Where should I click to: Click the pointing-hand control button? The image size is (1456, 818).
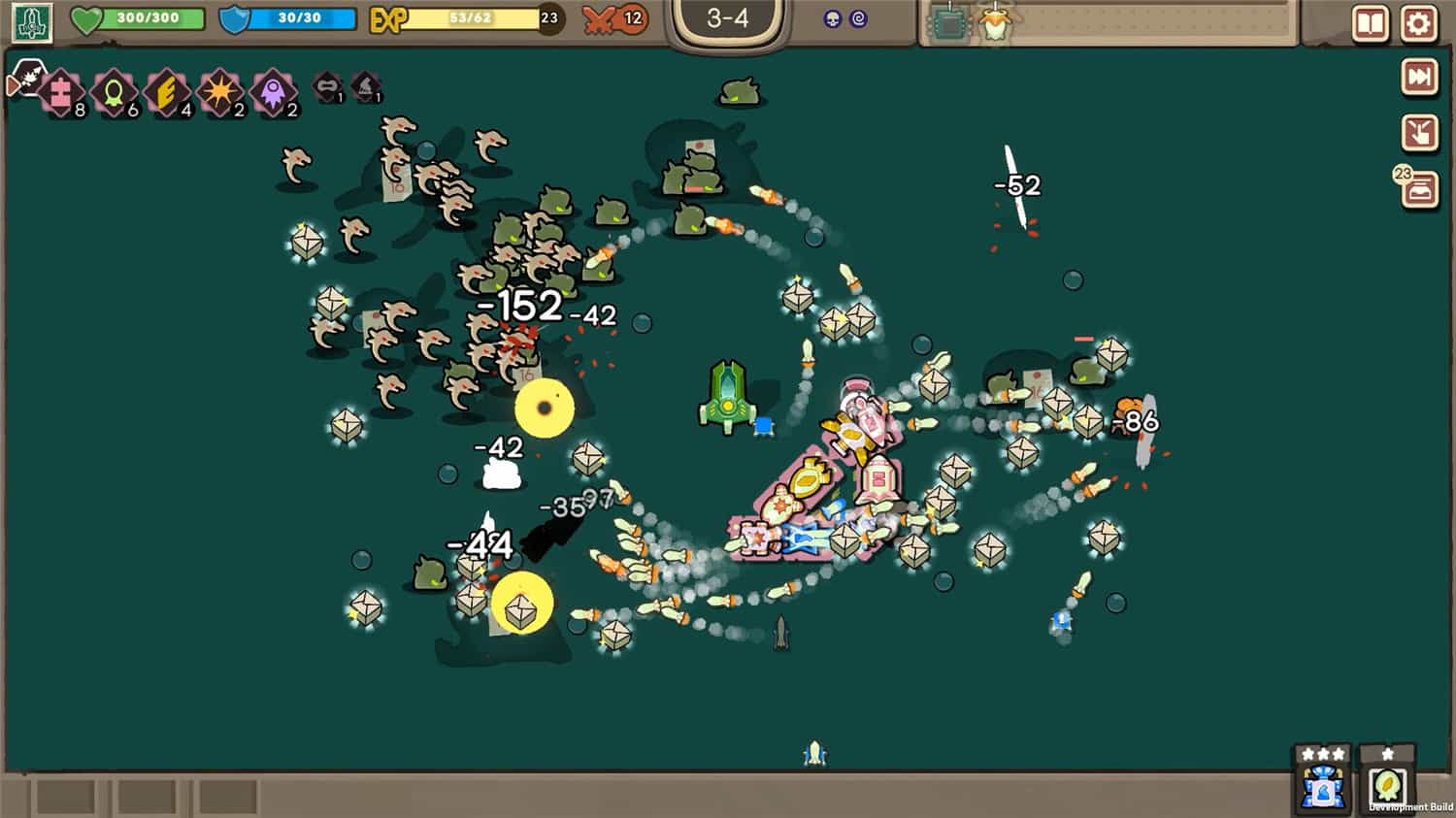[1419, 133]
